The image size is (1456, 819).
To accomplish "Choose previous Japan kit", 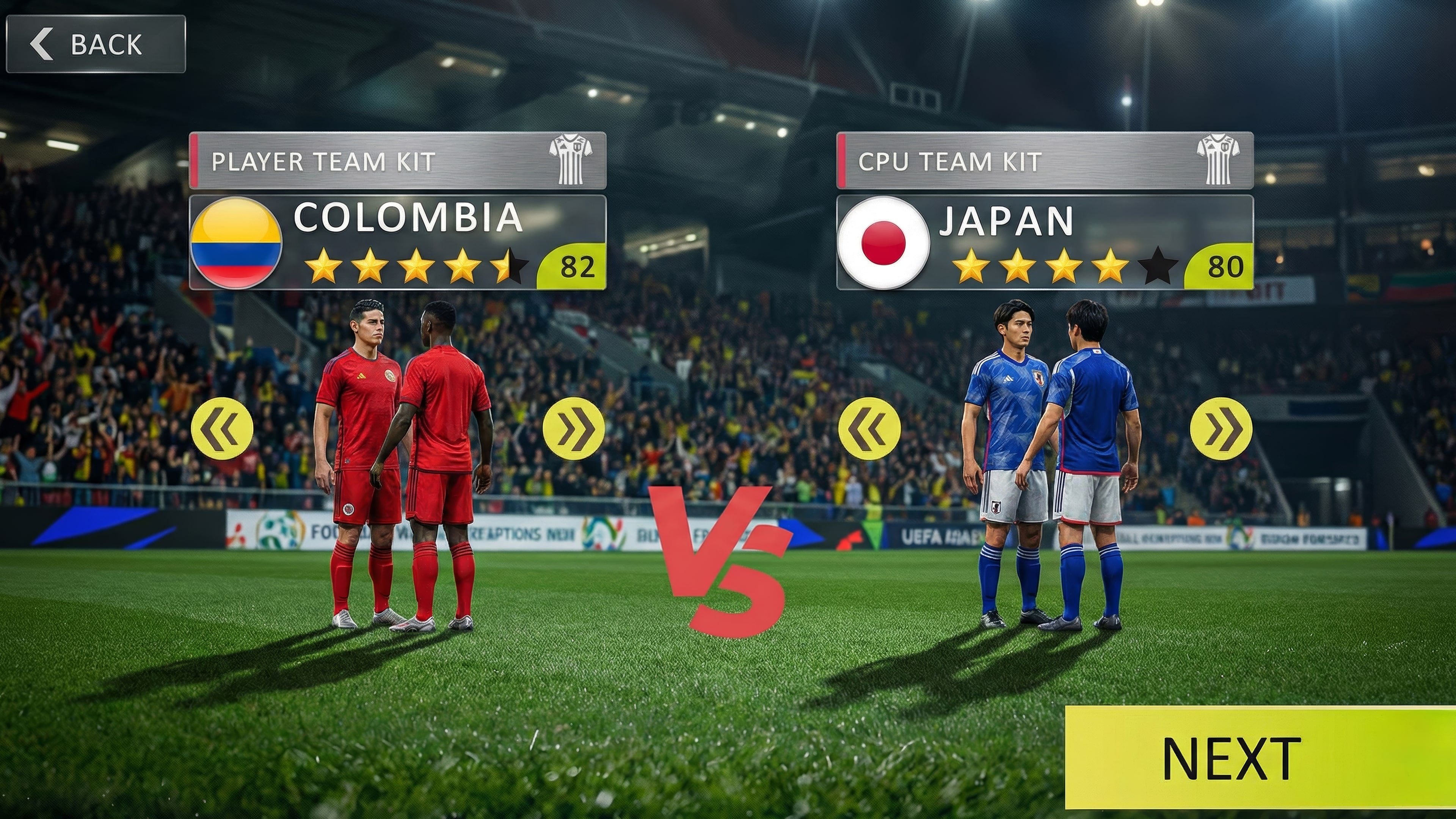I will coord(869,428).
